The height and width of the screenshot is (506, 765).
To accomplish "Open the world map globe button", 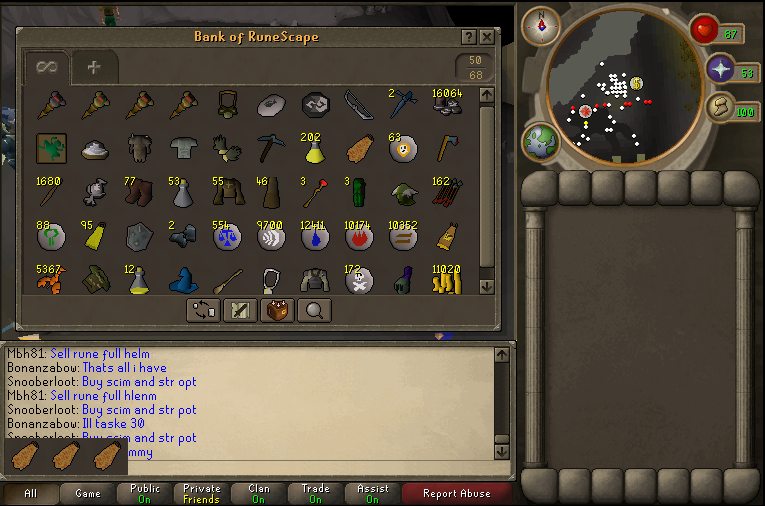I will click(541, 141).
